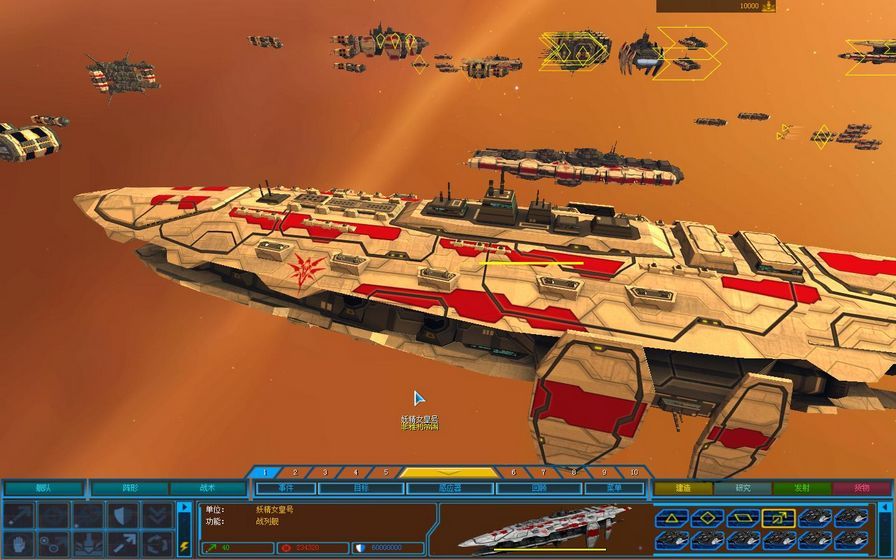The width and height of the screenshot is (896, 560).
Task: Click the highlighted yellow arrows build icon
Action: pos(776,517)
